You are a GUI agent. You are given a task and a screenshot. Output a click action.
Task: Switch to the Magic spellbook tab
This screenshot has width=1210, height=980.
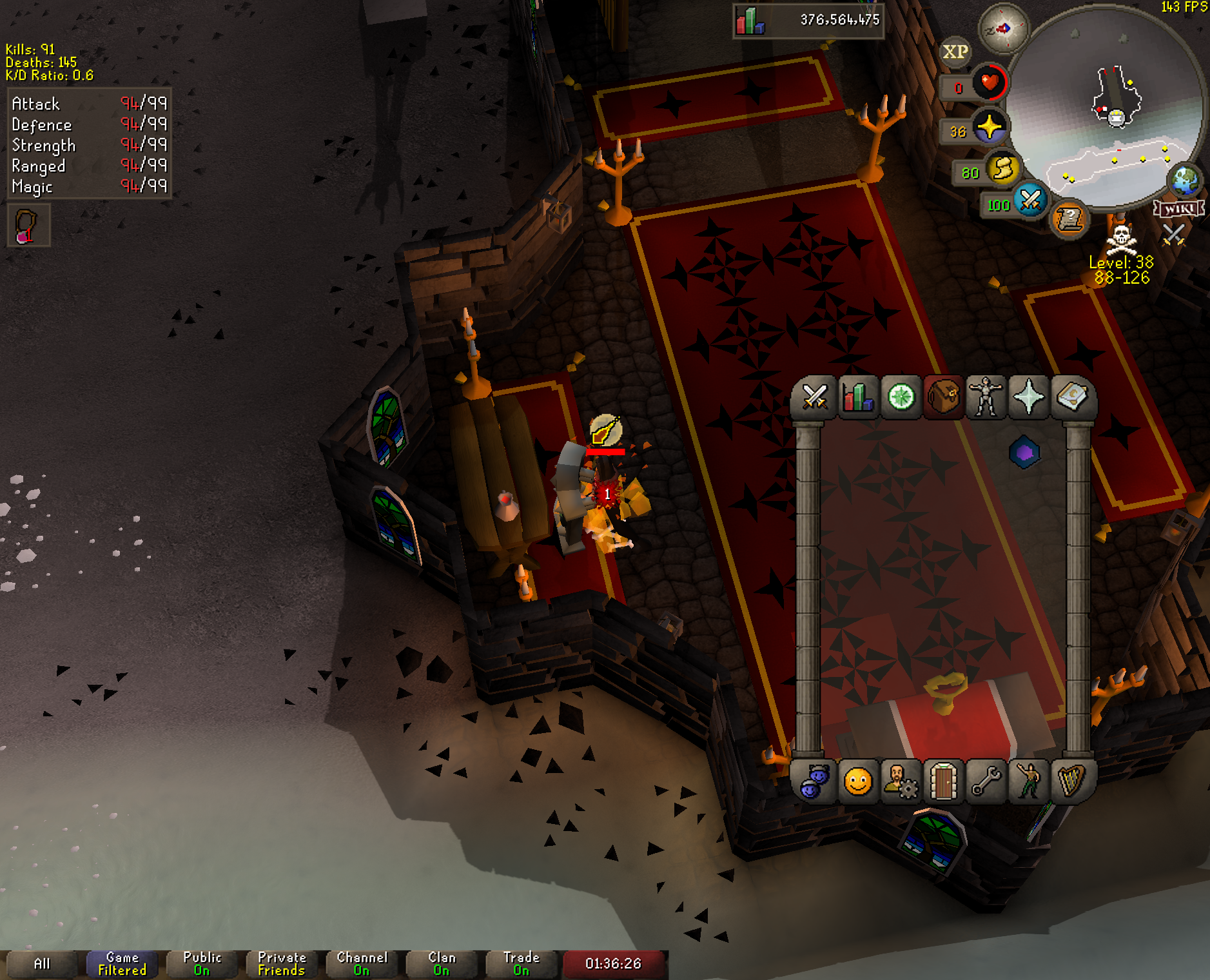click(1071, 397)
